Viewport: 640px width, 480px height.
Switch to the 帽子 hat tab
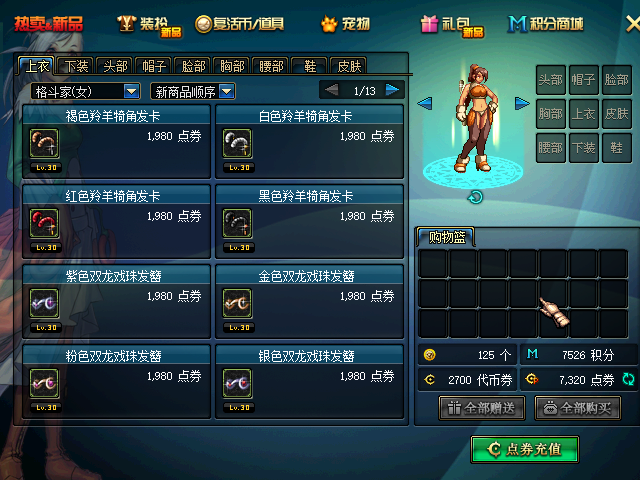154,66
